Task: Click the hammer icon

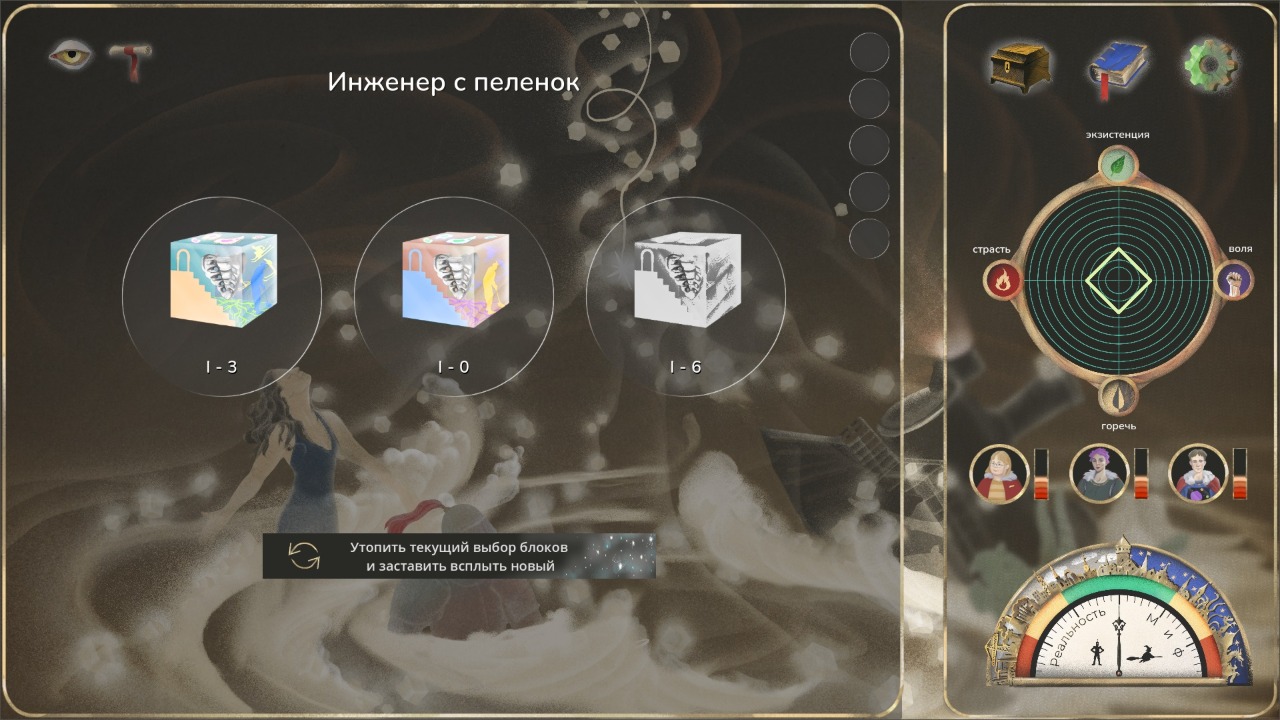Action: coord(130,58)
